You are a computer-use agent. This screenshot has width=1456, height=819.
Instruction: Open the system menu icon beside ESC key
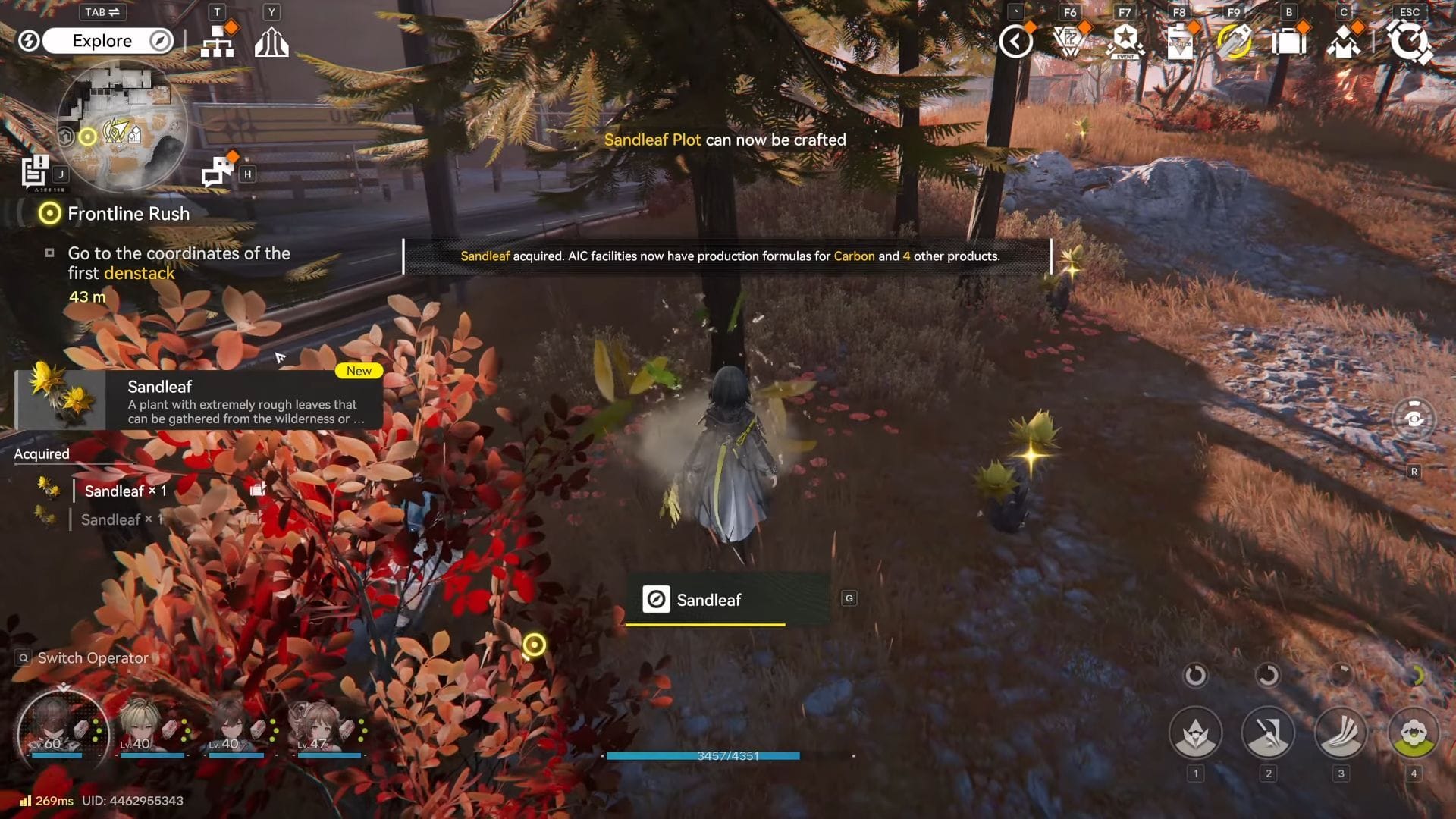point(1410,43)
